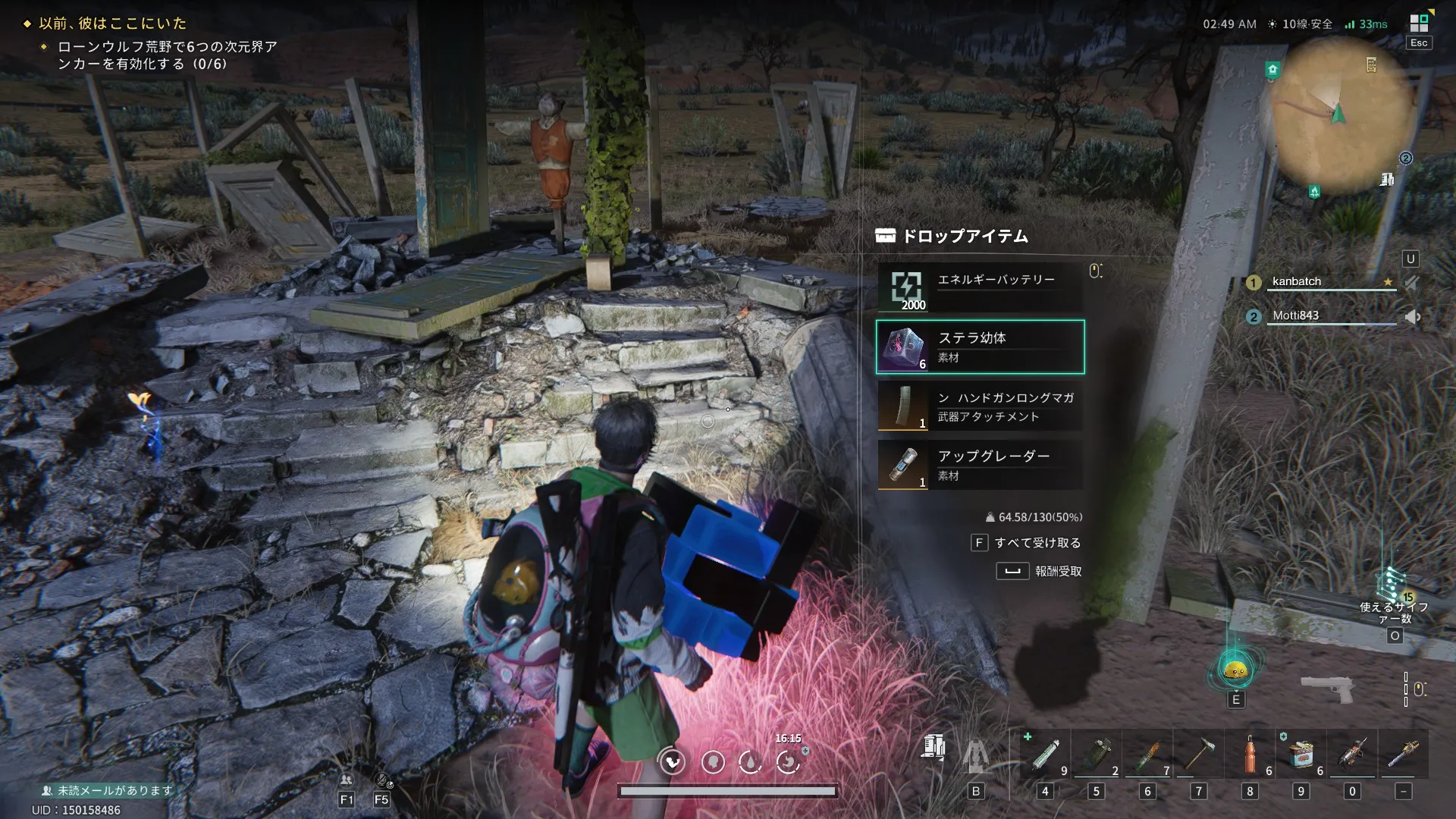Choose the ハンドガンロングマガジン attachment row
Viewport: 1456px width, 819px height.
point(980,406)
